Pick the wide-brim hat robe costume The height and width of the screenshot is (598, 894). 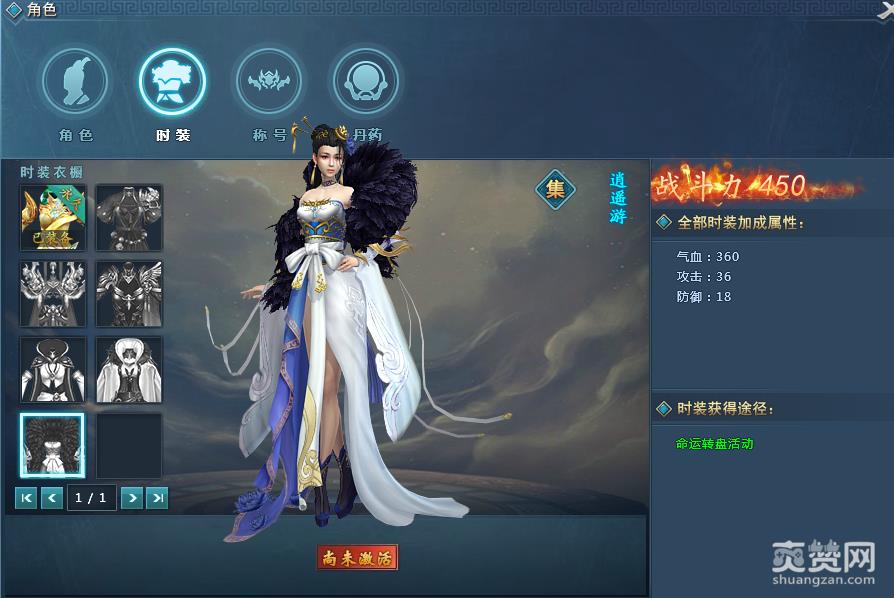53,370
